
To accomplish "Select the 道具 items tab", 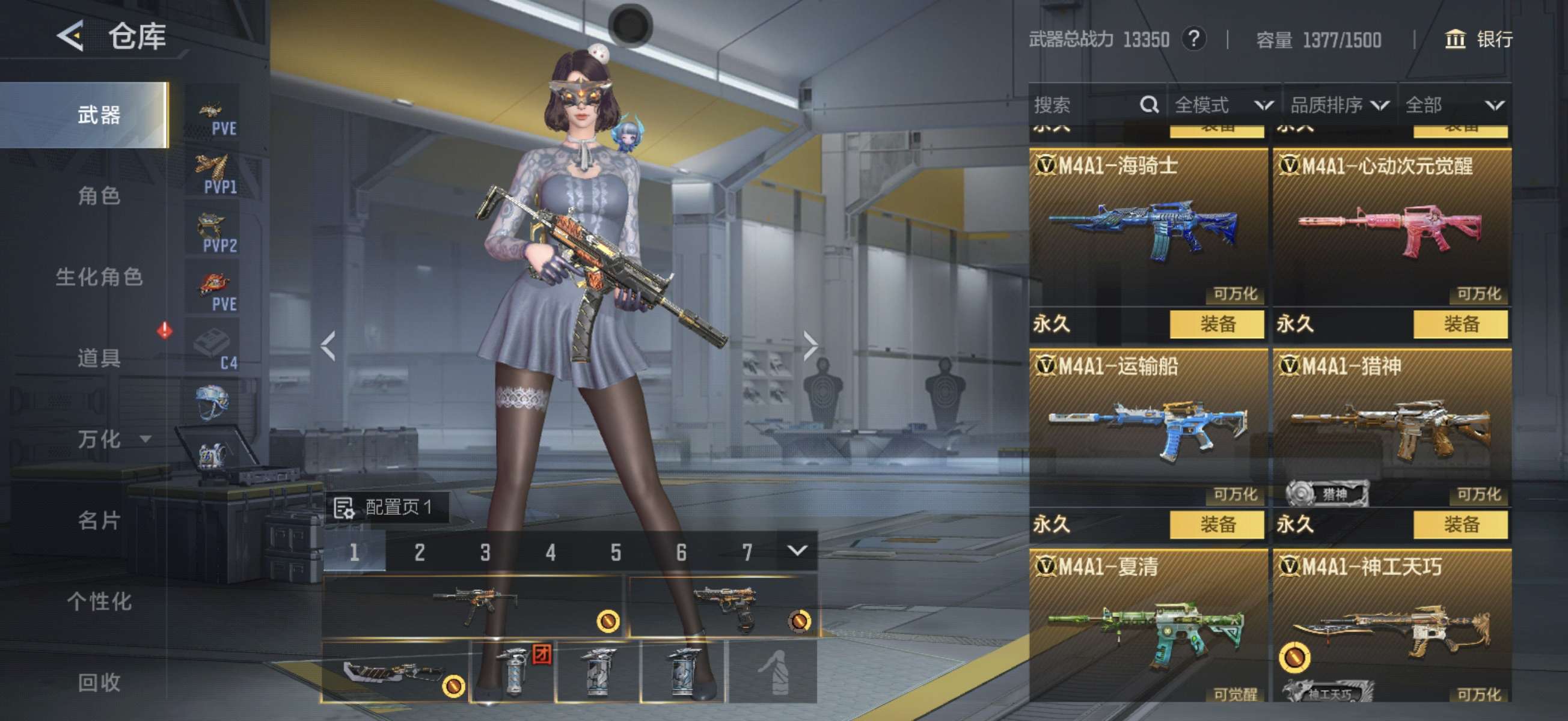I will (x=99, y=357).
